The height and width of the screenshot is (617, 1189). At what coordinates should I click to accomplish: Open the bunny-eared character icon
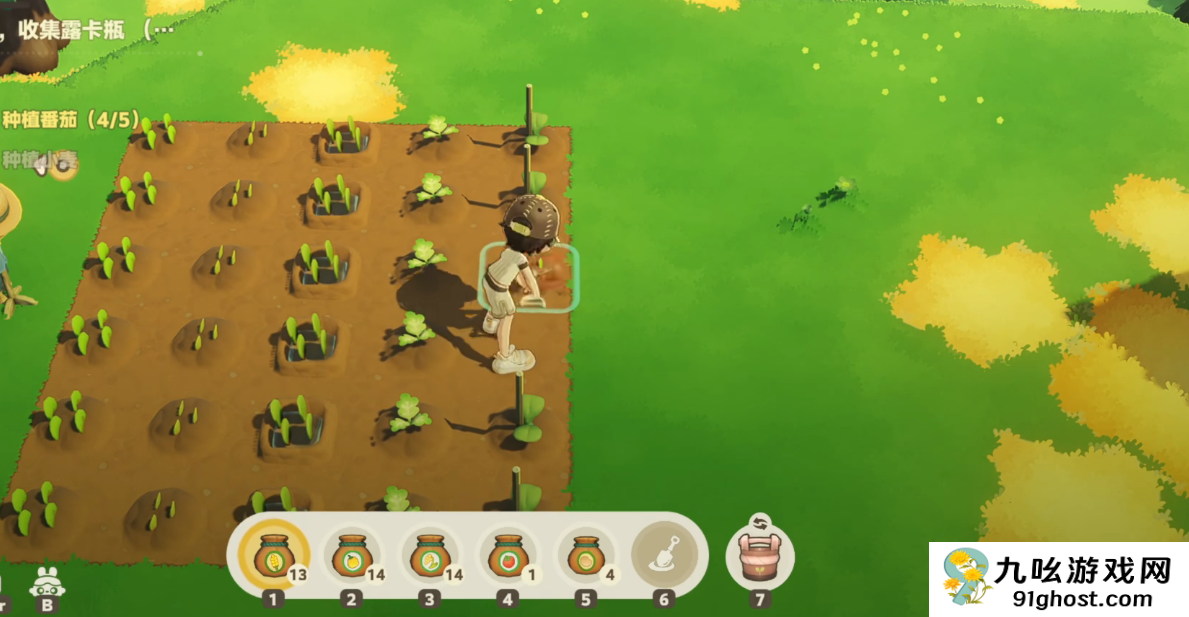pyautogui.click(x=46, y=583)
